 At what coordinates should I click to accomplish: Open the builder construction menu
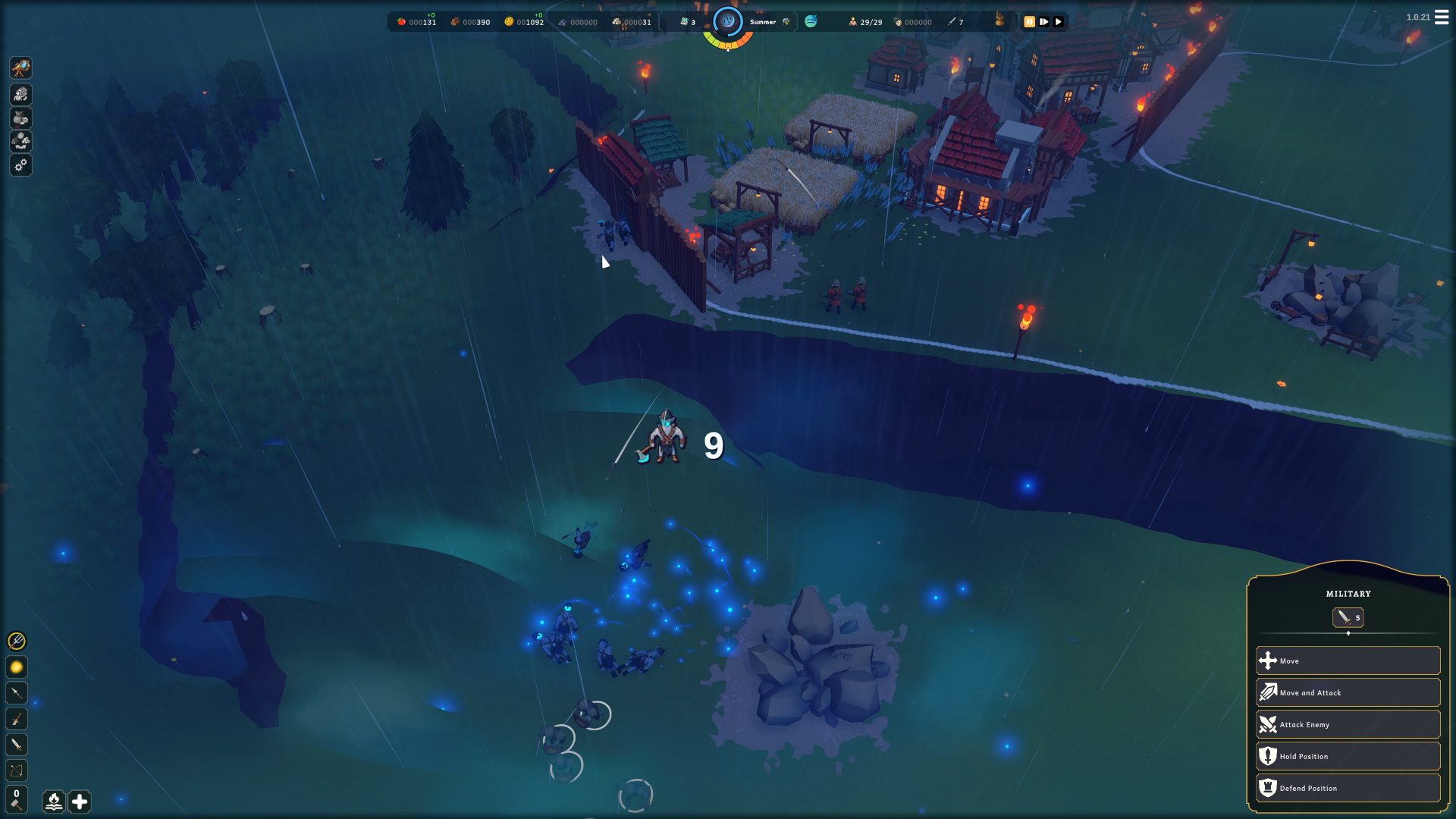[20, 94]
